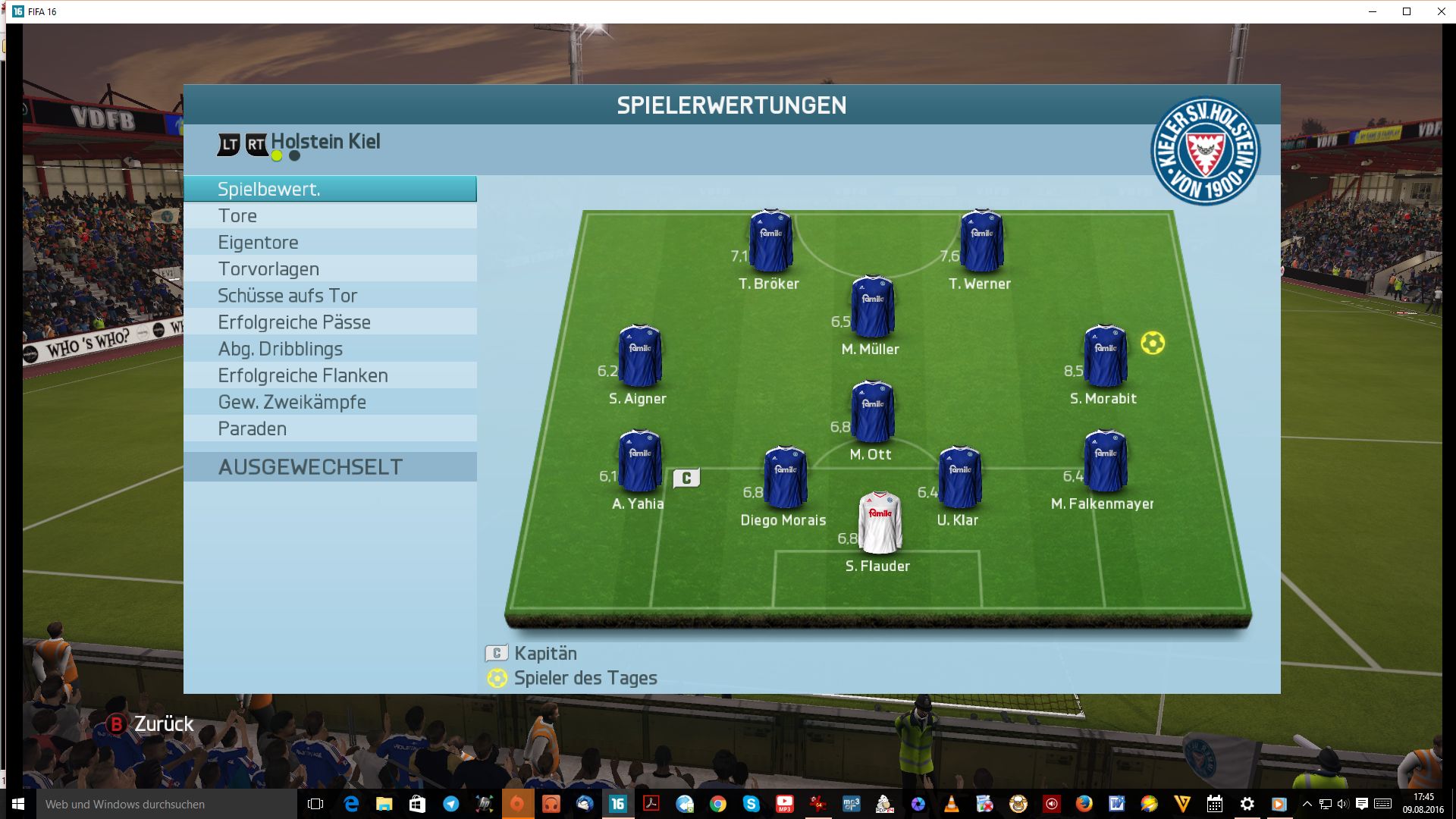Maximize the FIFA 16 window

pos(1407,11)
